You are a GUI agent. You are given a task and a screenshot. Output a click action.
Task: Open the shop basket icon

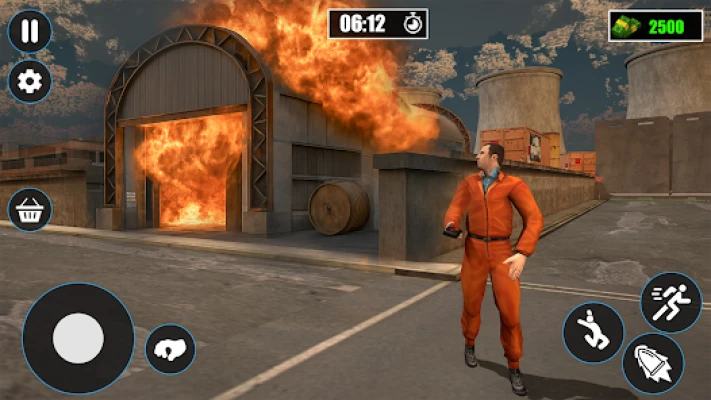(30, 211)
